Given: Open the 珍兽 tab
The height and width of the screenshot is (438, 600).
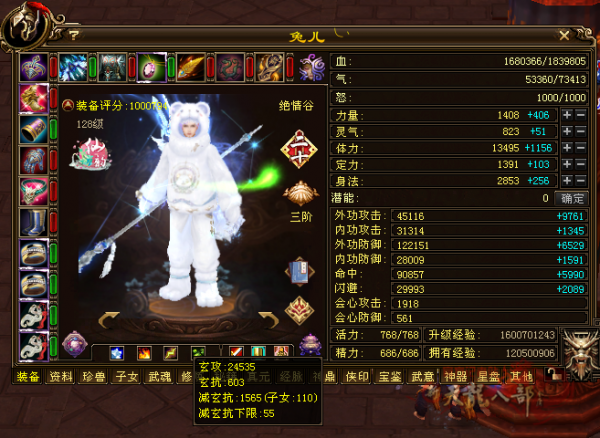Looking at the screenshot, I should [x=93, y=377].
